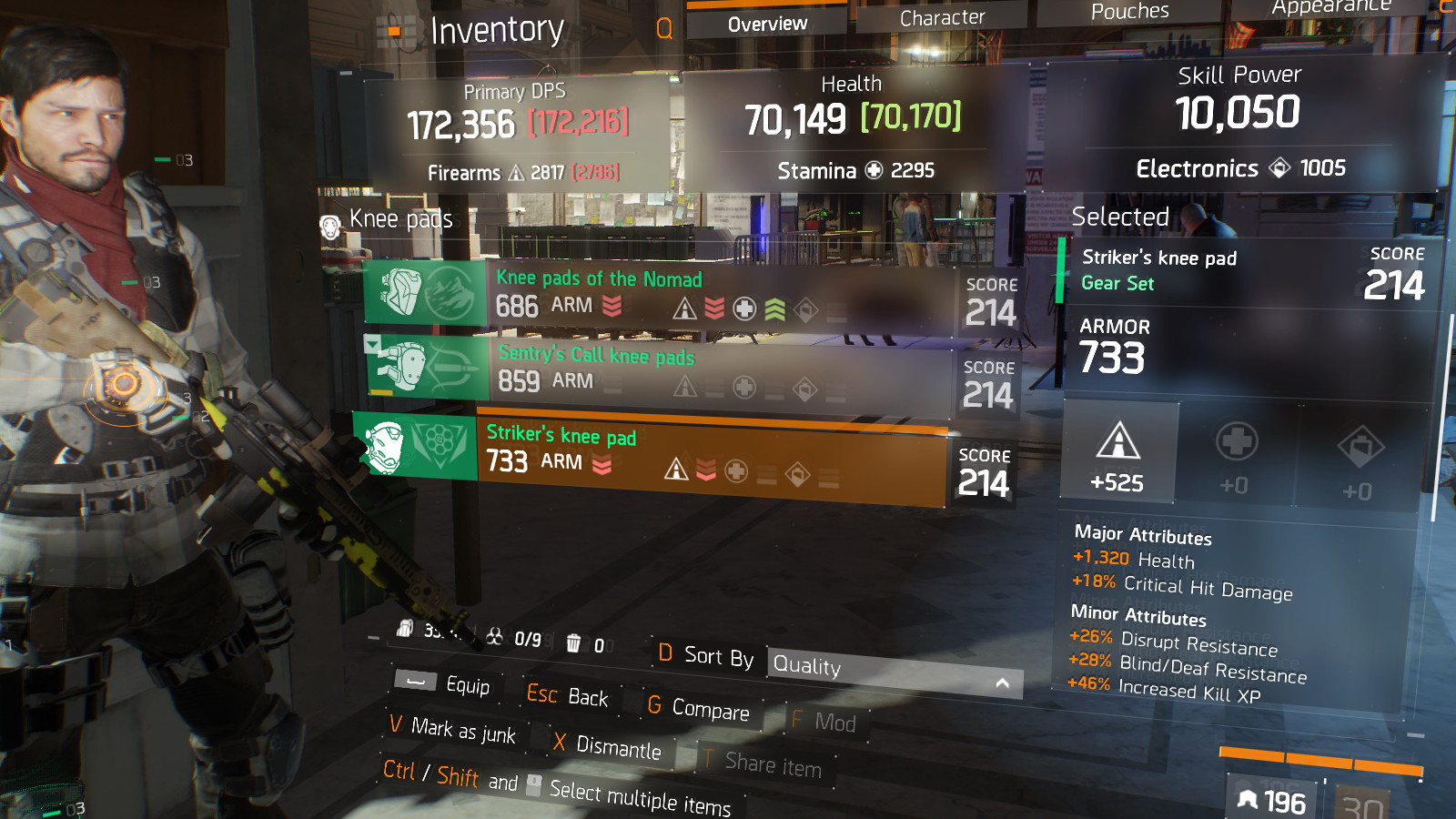Image resolution: width=1456 pixels, height=819 pixels.
Task: Open the Character tab
Action: click(942, 18)
